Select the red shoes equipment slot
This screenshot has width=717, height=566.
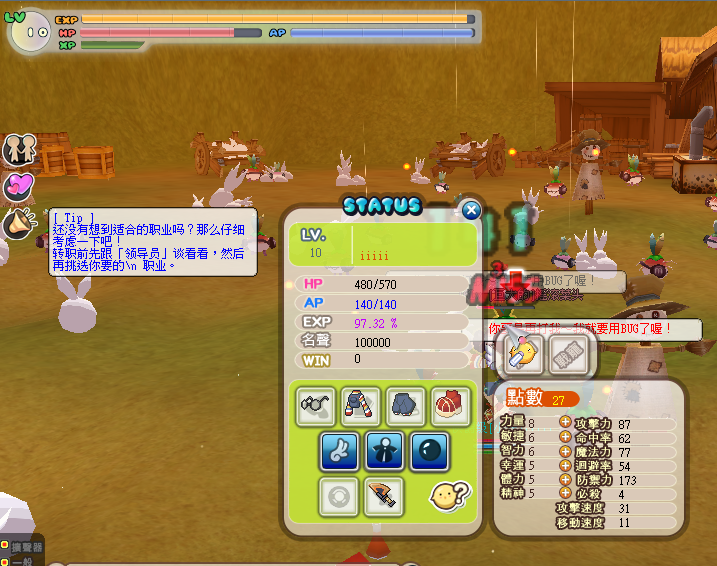[x=451, y=405]
